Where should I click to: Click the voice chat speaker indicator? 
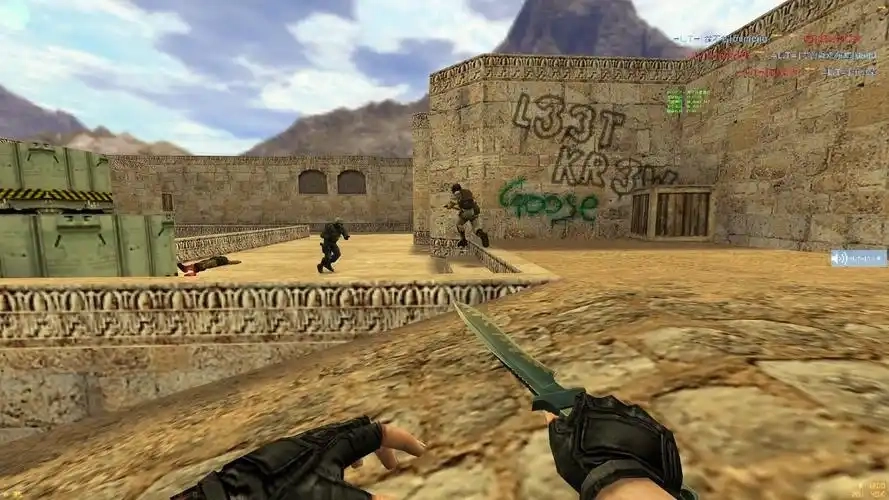[x=857, y=258]
